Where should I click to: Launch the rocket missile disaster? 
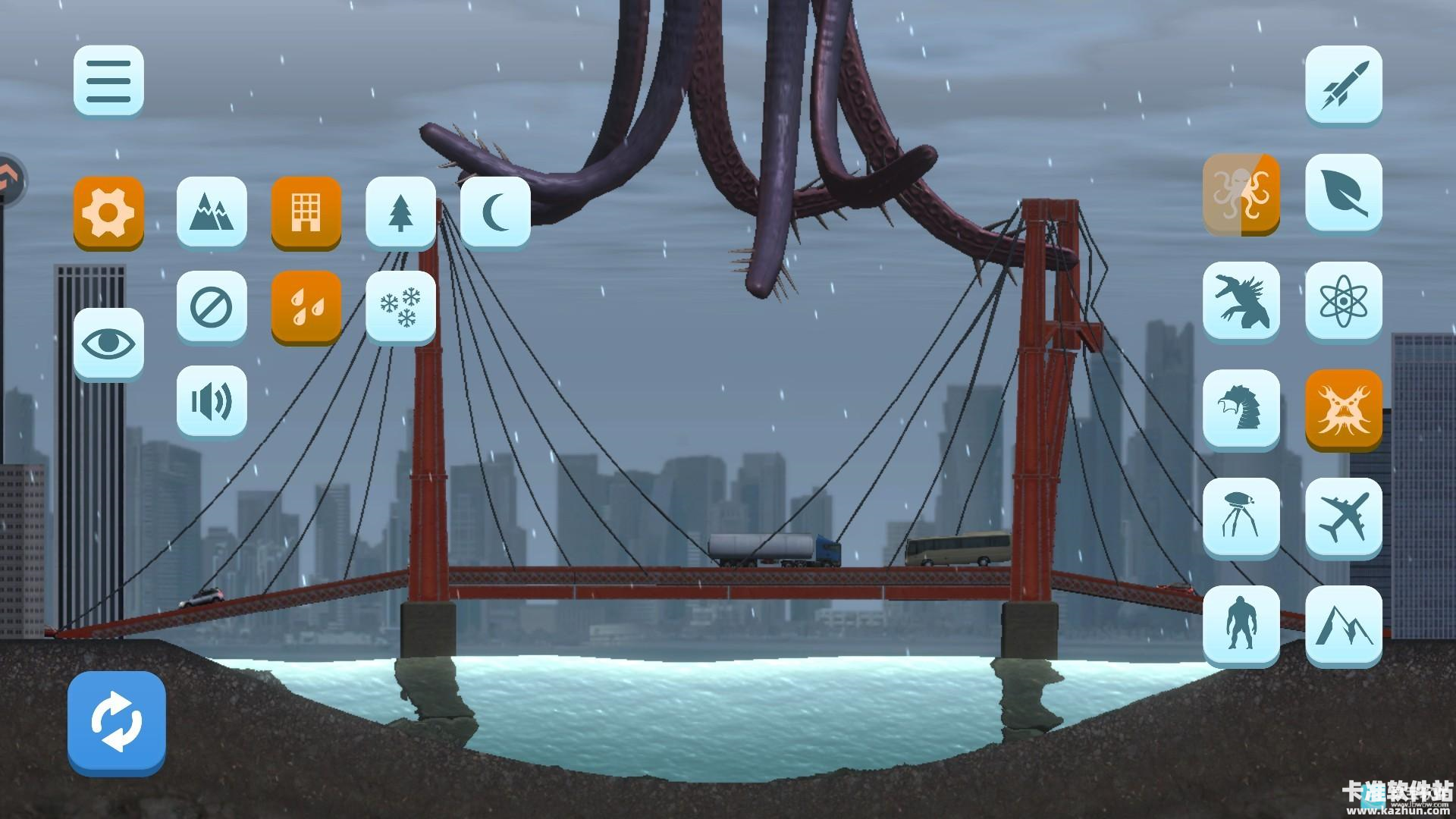(1343, 83)
